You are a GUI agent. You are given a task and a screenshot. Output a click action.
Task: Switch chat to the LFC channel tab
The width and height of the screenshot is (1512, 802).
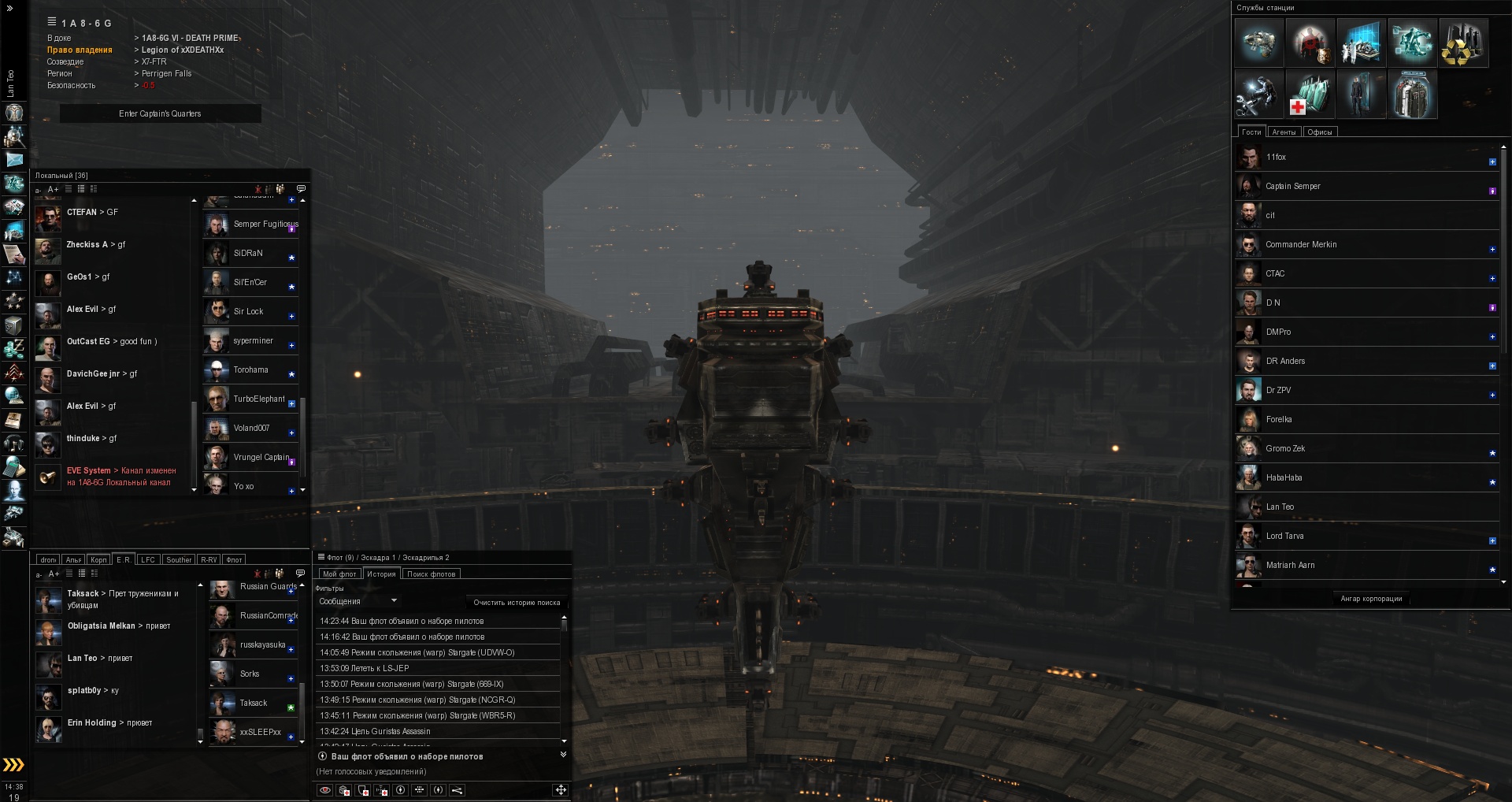[x=148, y=560]
